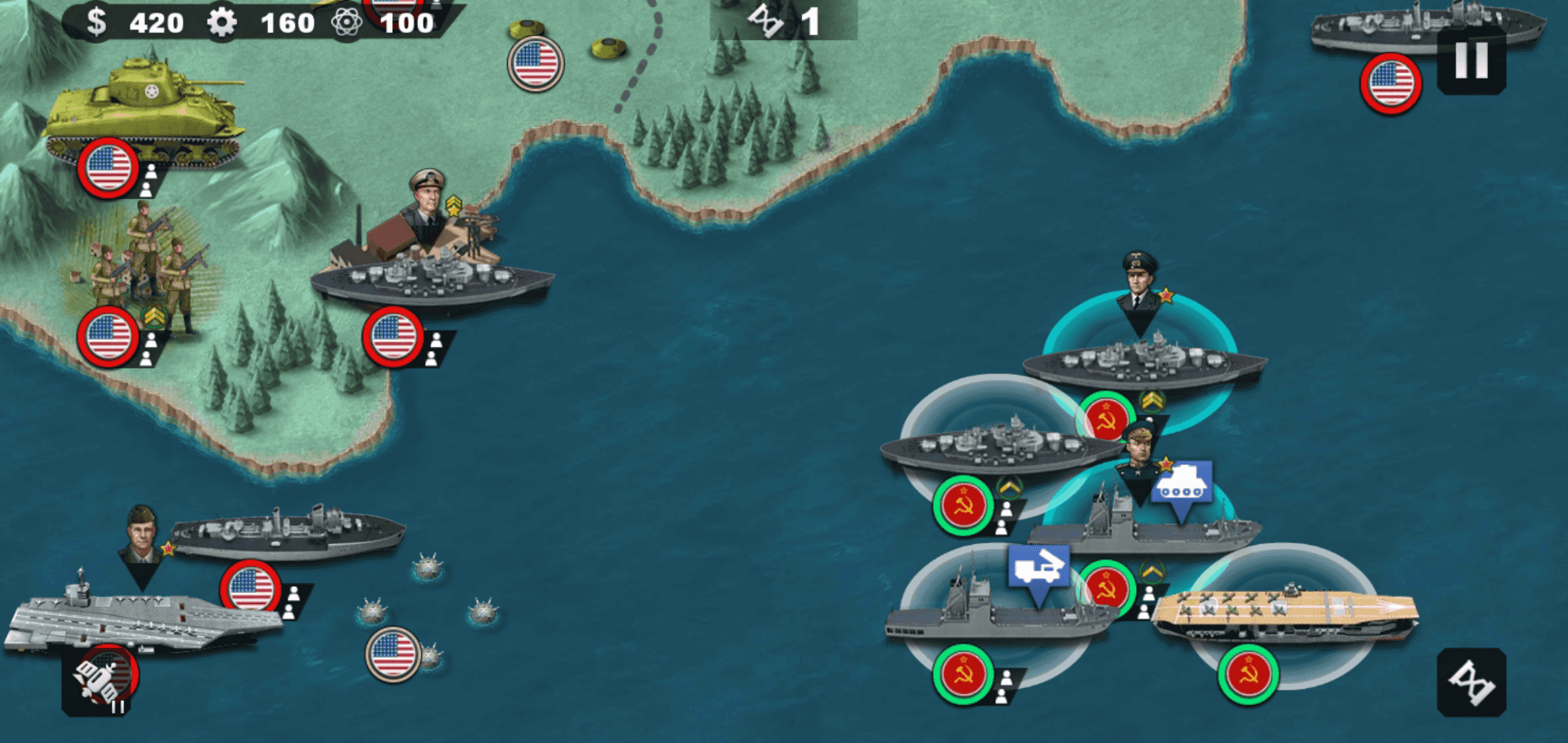Open the satellite icon button

[100, 680]
